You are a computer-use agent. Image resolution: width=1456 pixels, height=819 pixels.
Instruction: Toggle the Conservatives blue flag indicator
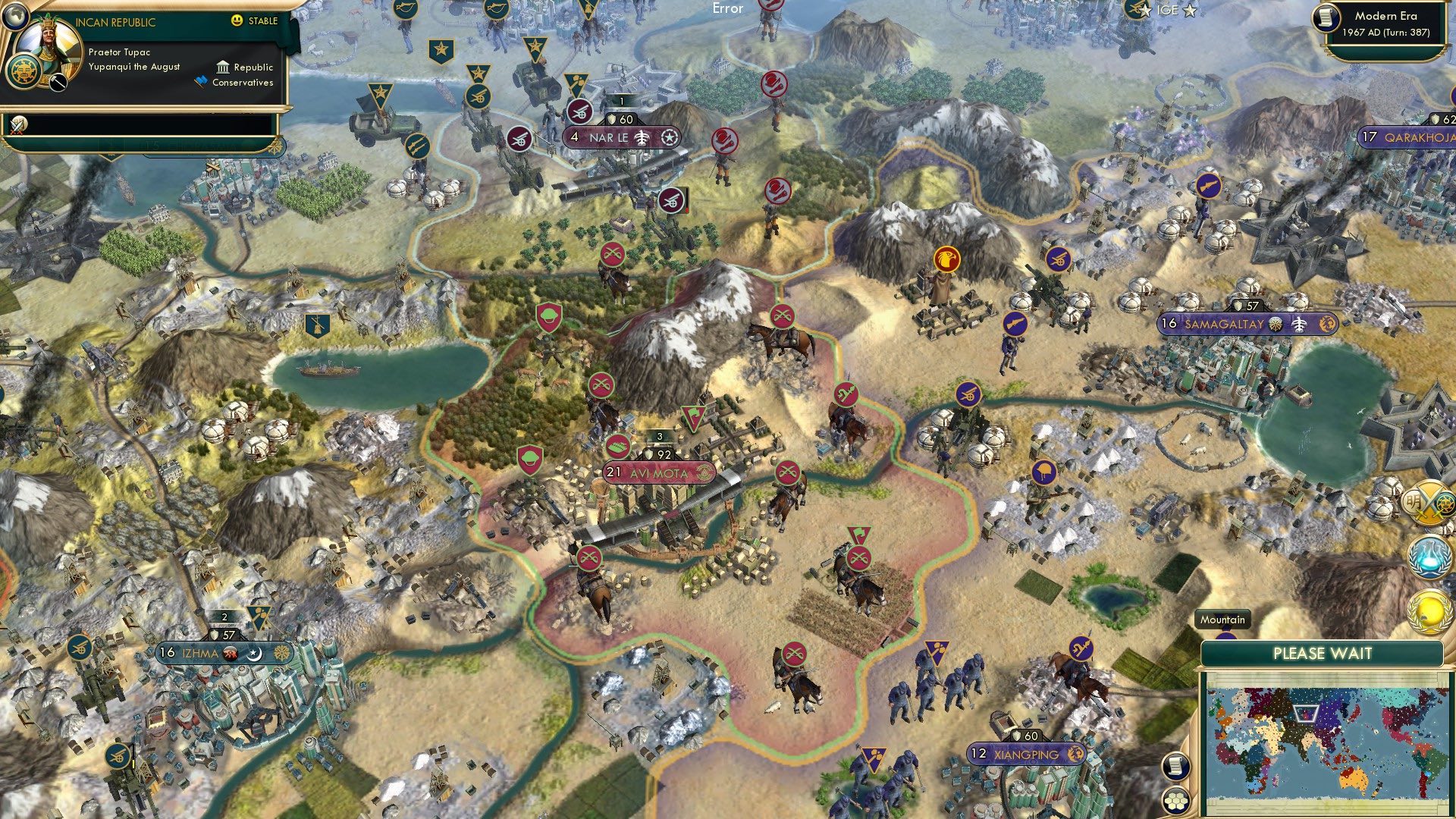200,81
